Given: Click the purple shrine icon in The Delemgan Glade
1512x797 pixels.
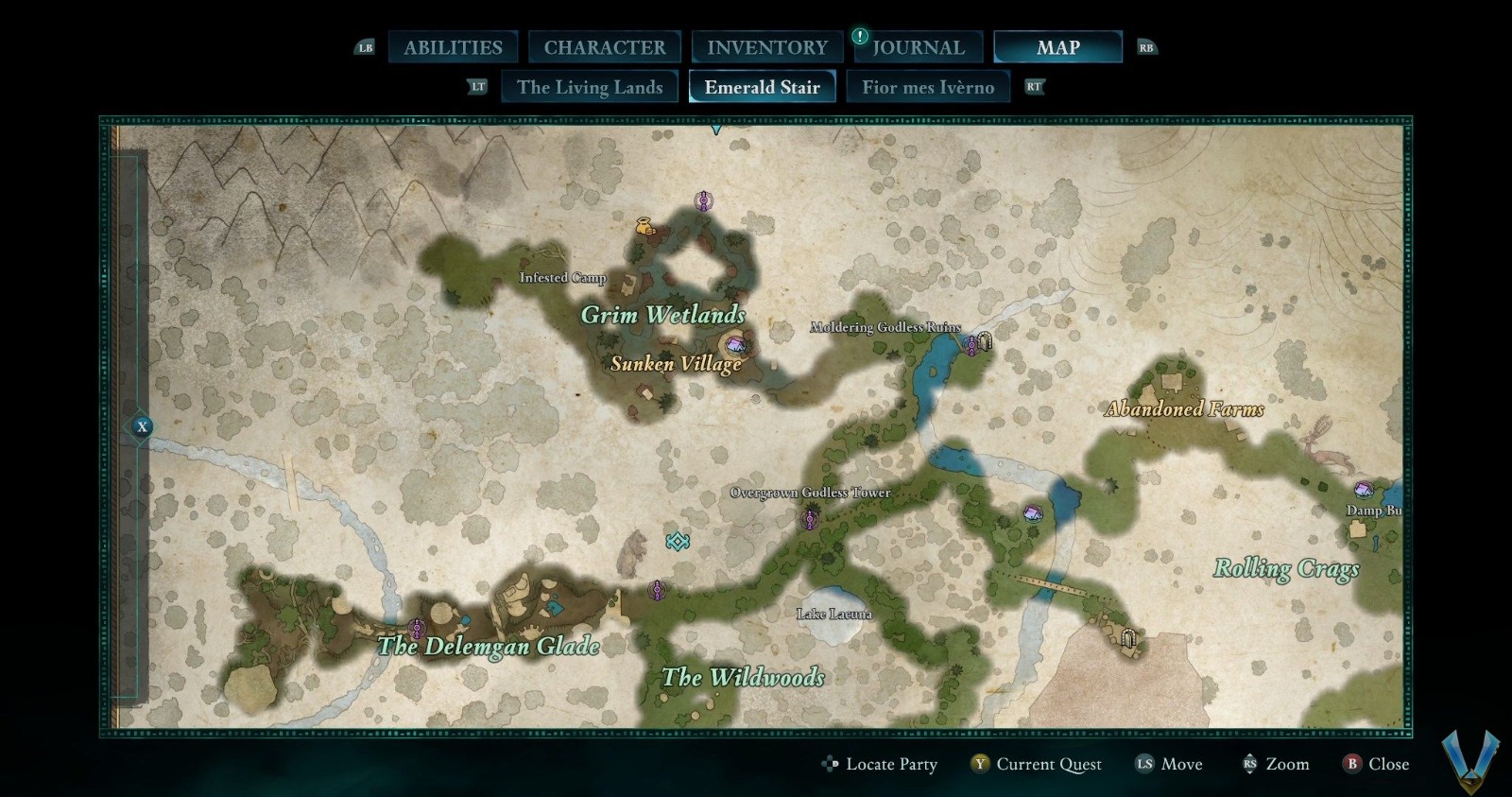Looking at the screenshot, I should (417, 628).
